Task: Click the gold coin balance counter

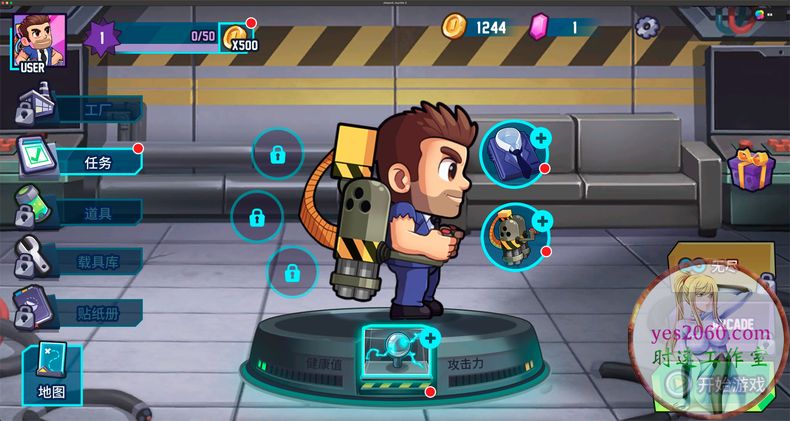Action: [478, 27]
